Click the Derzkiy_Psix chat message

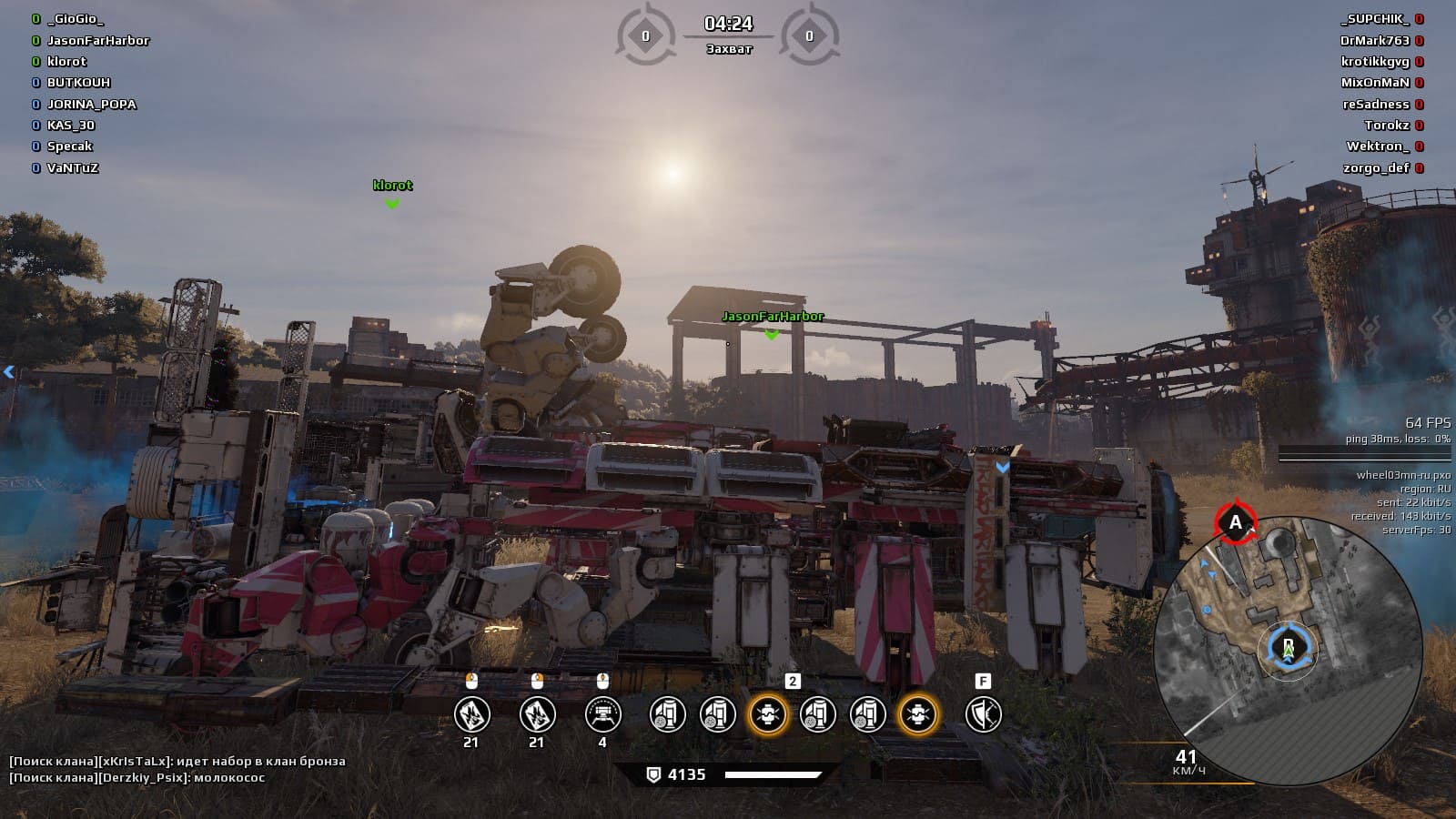tap(136, 778)
